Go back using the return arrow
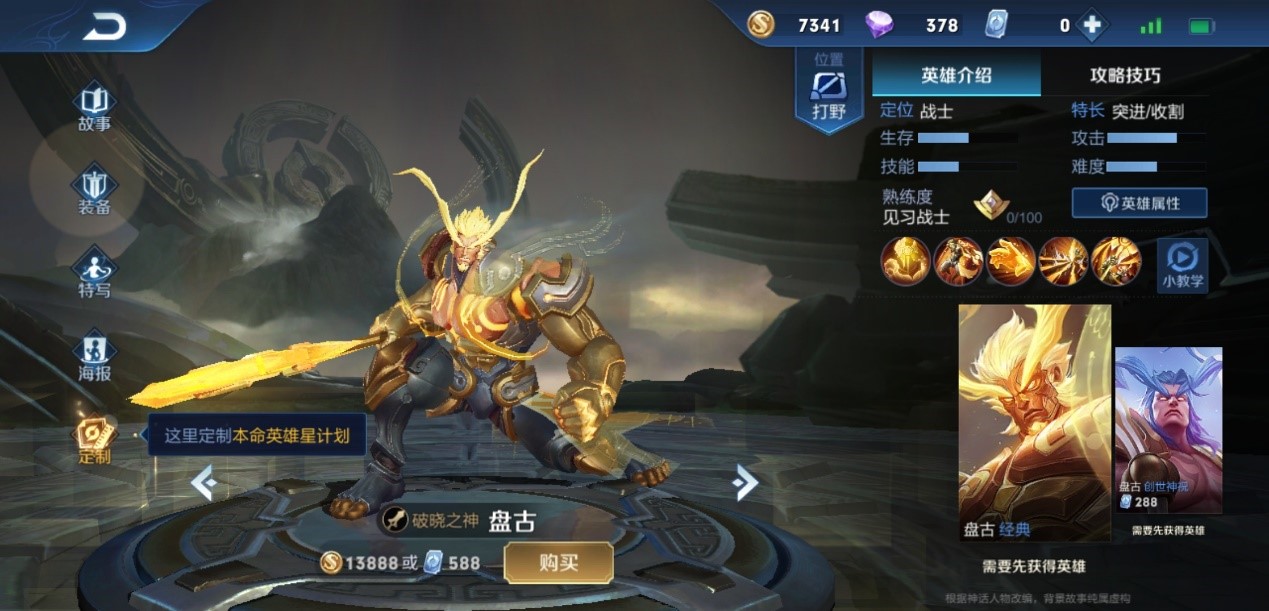 [104, 27]
